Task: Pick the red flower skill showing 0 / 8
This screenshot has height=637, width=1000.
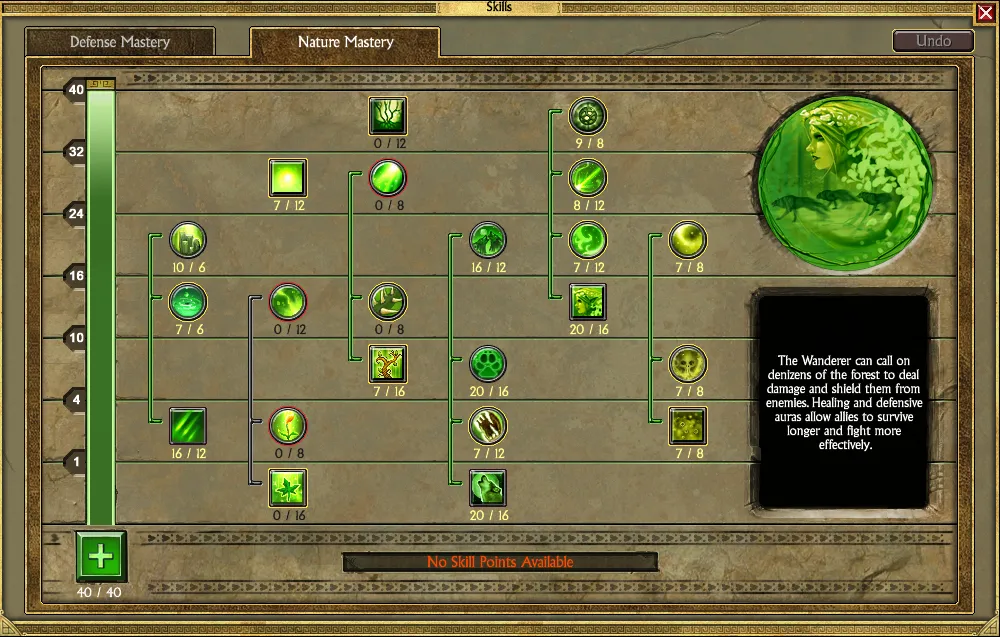Action: pos(288,426)
